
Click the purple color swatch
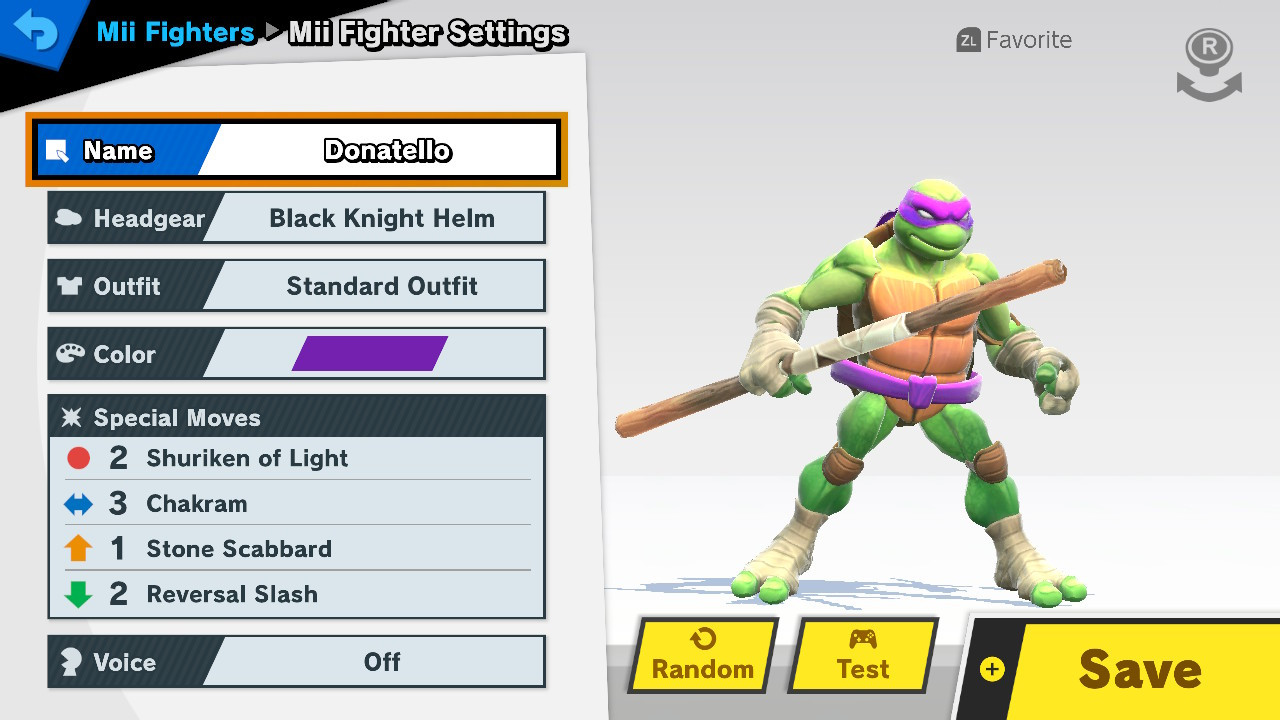pyautogui.click(x=372, y=353)
